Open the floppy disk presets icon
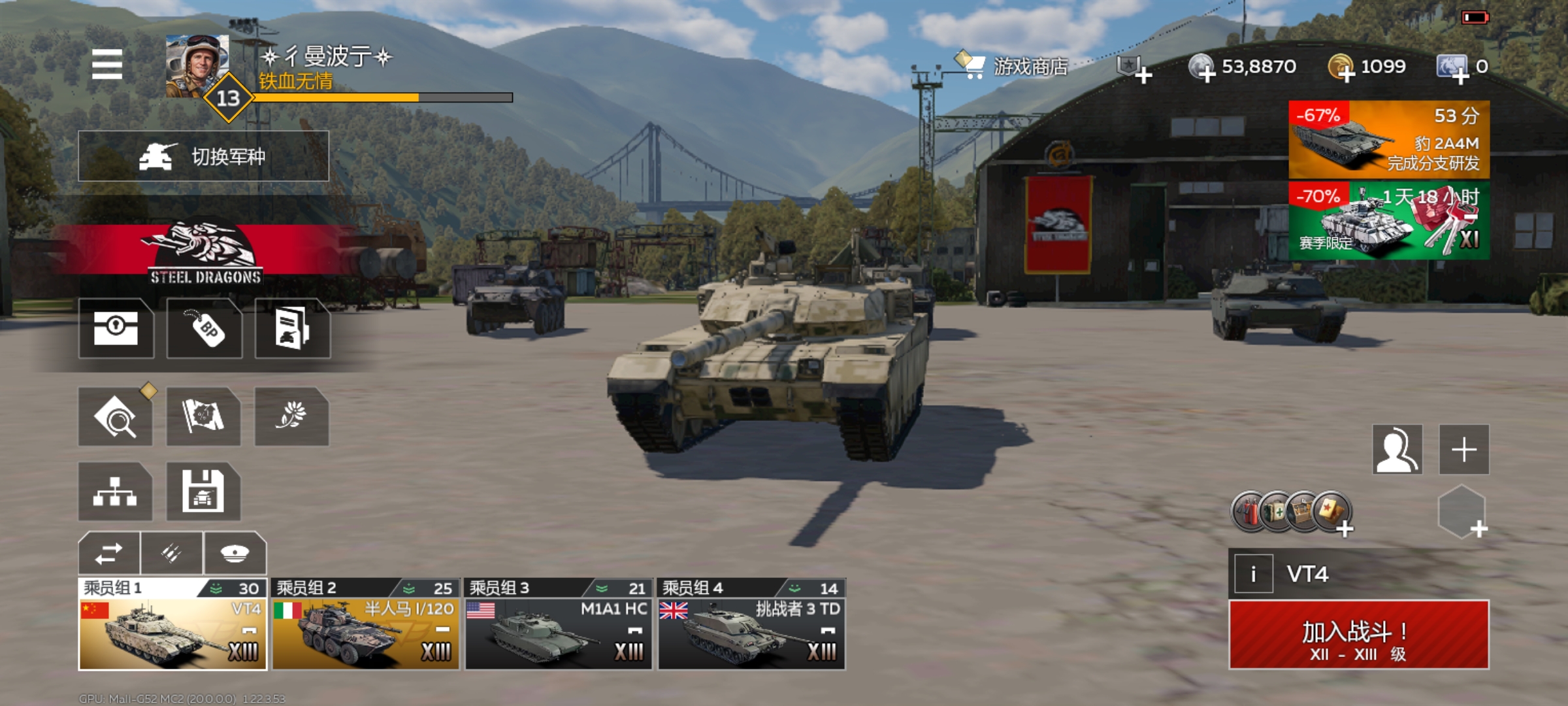The width and height of the screenshot is (1568, 706). click(x=203, y=492)
